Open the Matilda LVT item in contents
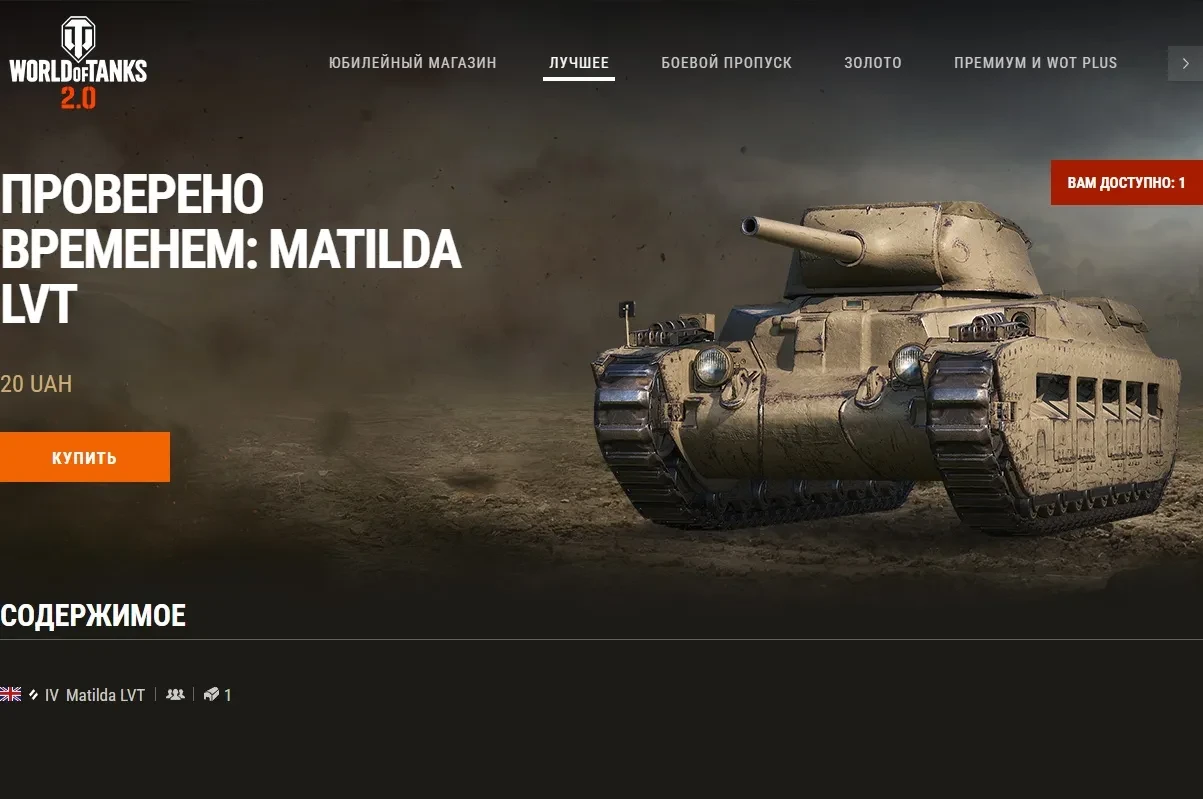 coord(105,695)
